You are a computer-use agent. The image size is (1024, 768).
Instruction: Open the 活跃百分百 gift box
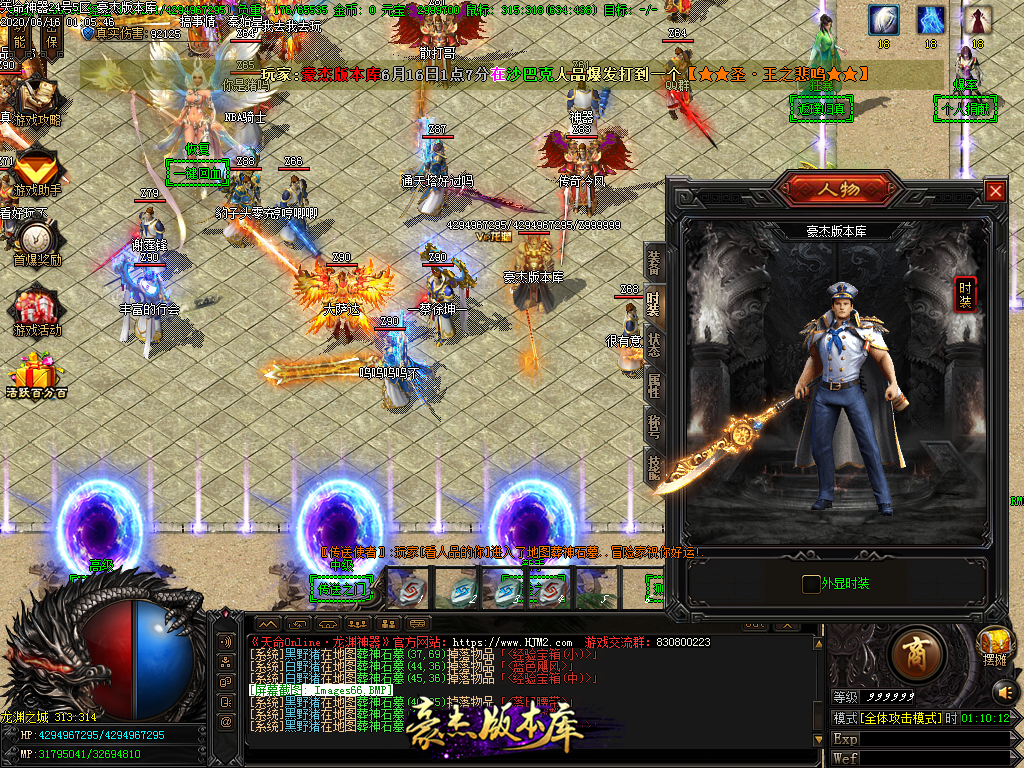click(36, 376)
